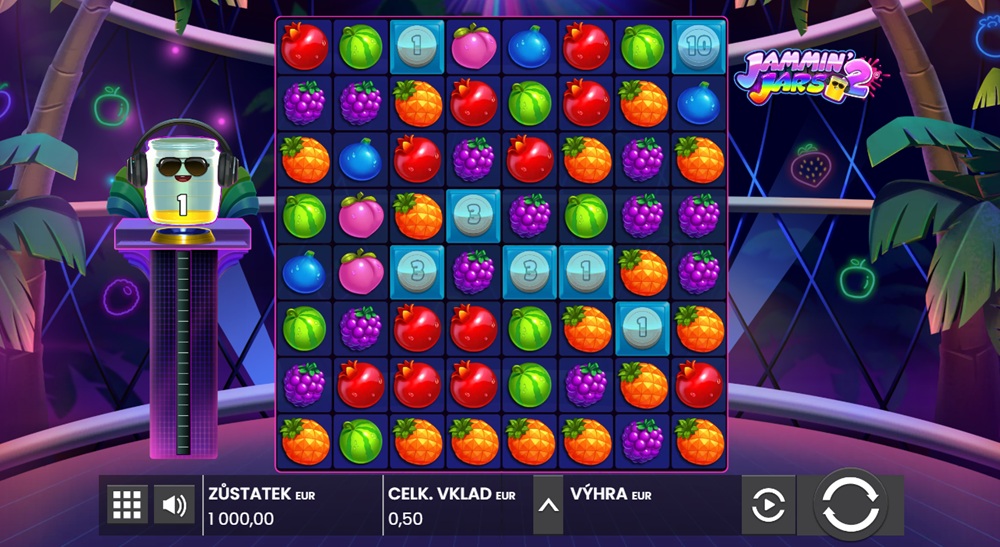Screen dimensions: 1000x547
Task: Open the autoplay settings
Action: [x=767, y=505]
